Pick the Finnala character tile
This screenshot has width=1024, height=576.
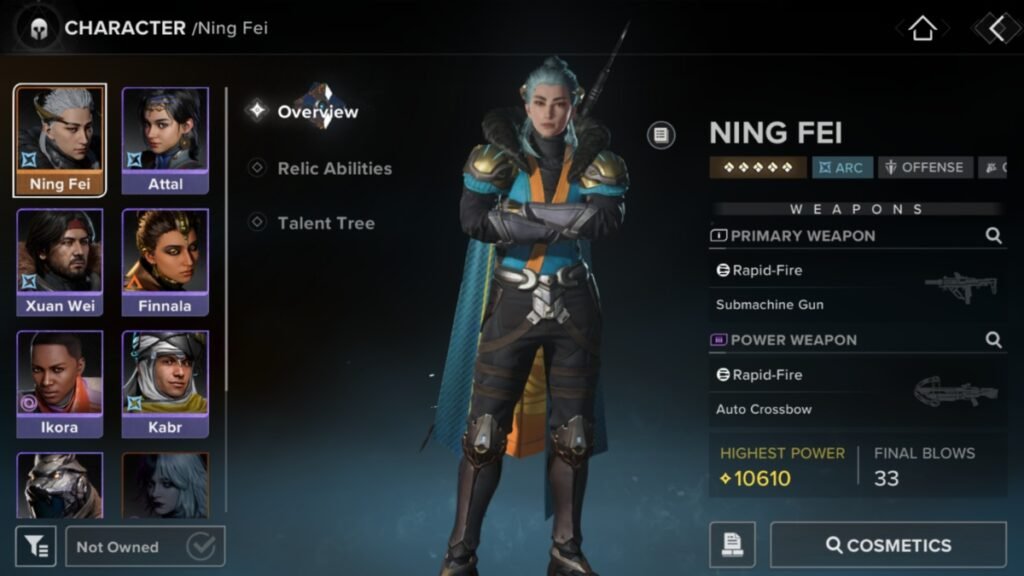point(165,262)
